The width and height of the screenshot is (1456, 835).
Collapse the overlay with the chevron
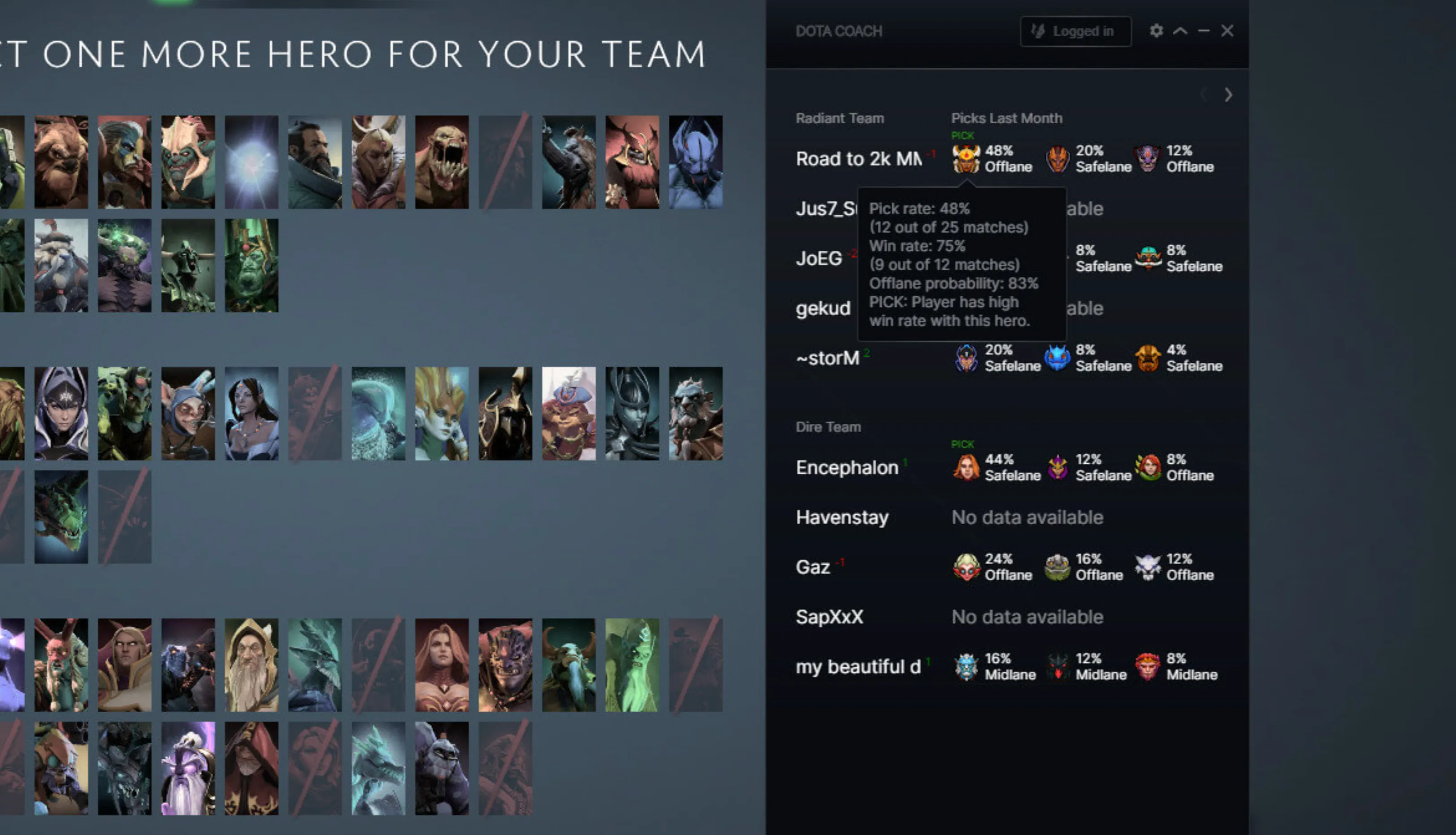click(1180, 31)
